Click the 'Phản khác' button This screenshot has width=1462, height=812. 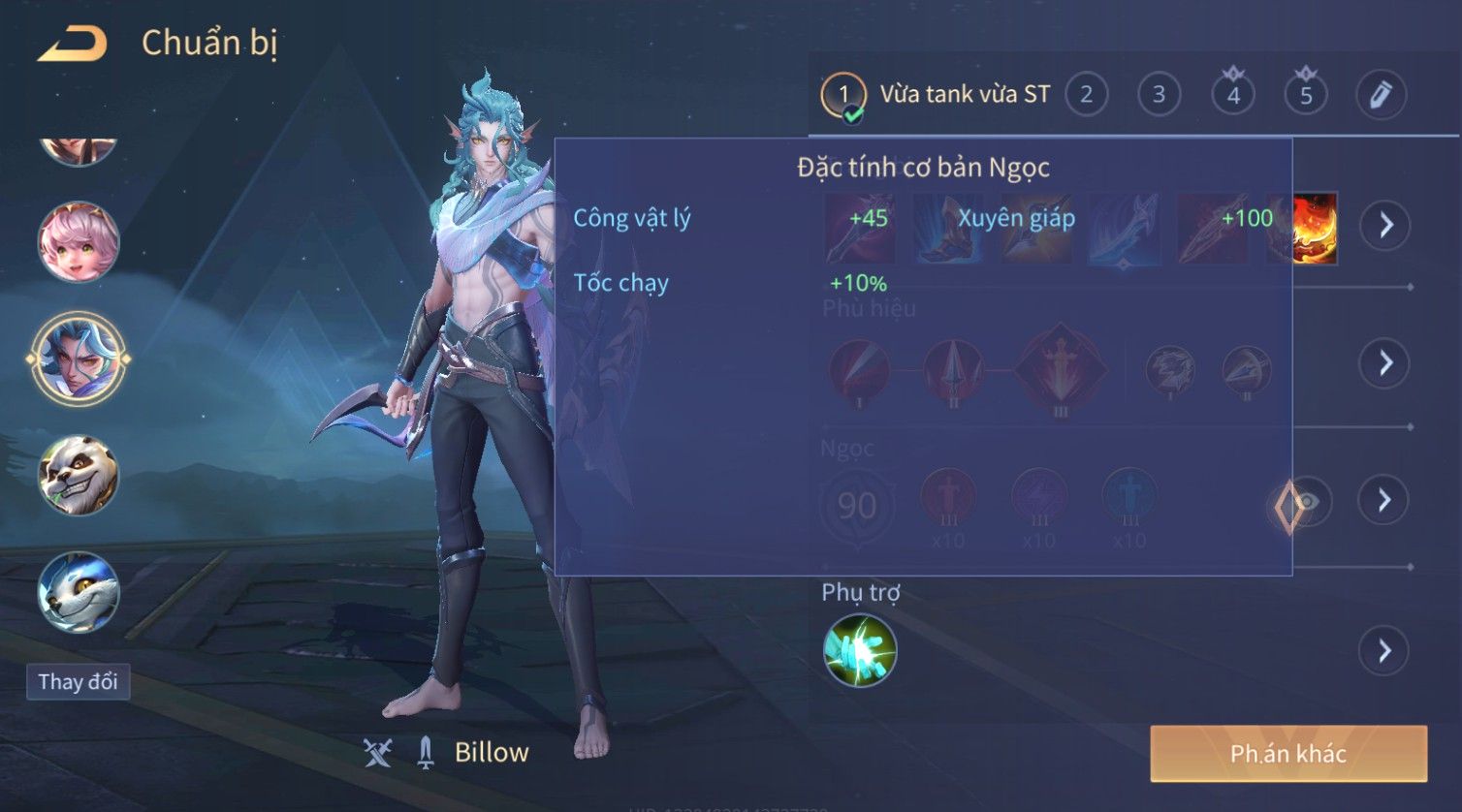1287,753
